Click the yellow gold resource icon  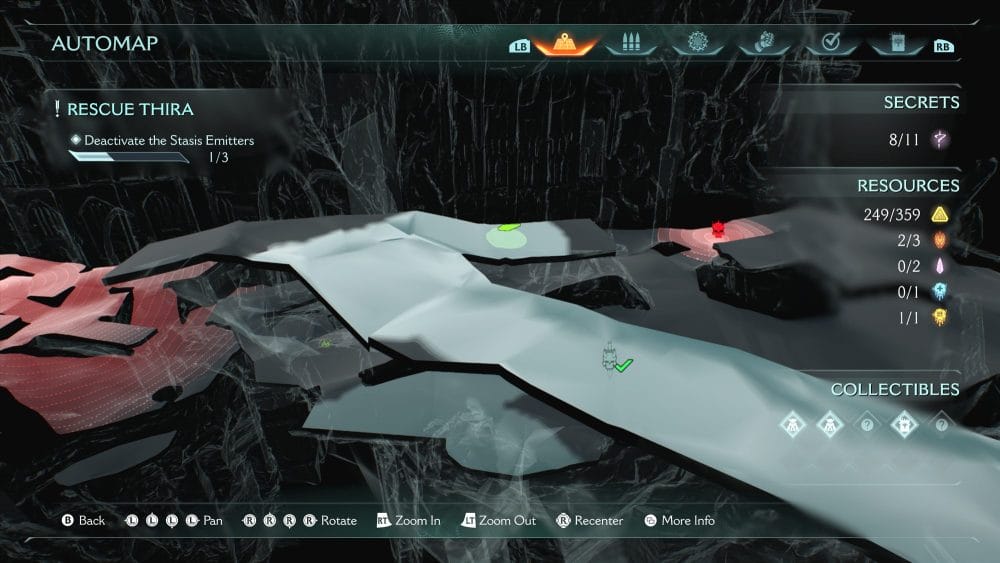point(939,214)
